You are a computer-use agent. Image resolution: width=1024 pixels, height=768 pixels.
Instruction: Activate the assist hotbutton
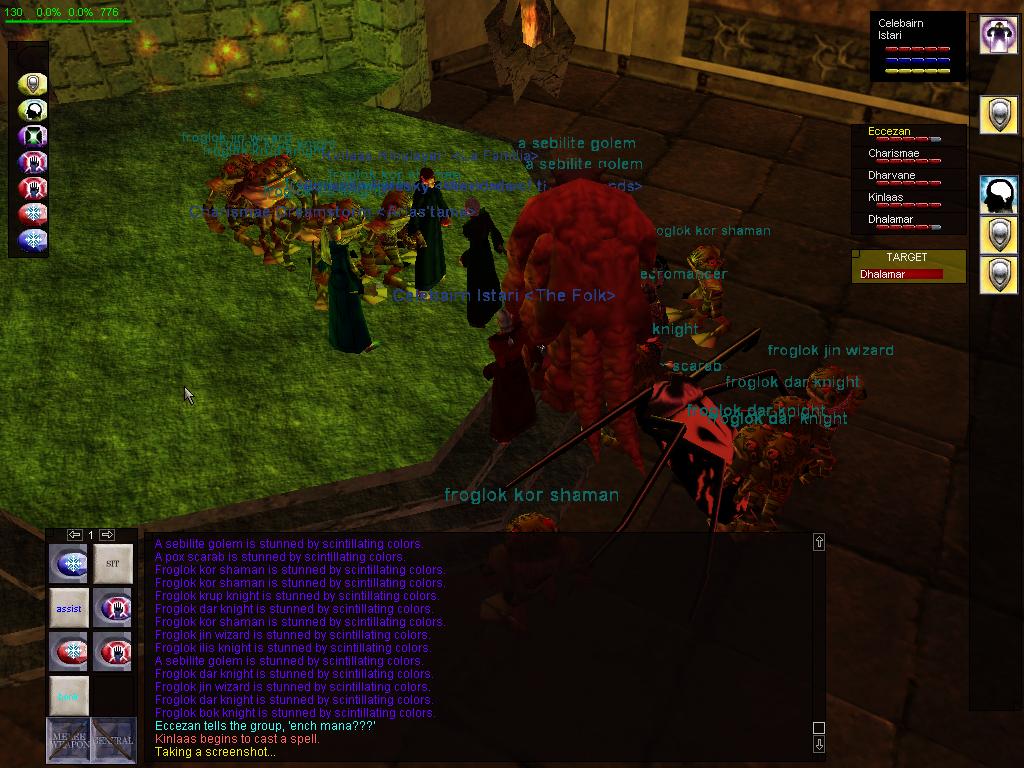click(69, 608)
